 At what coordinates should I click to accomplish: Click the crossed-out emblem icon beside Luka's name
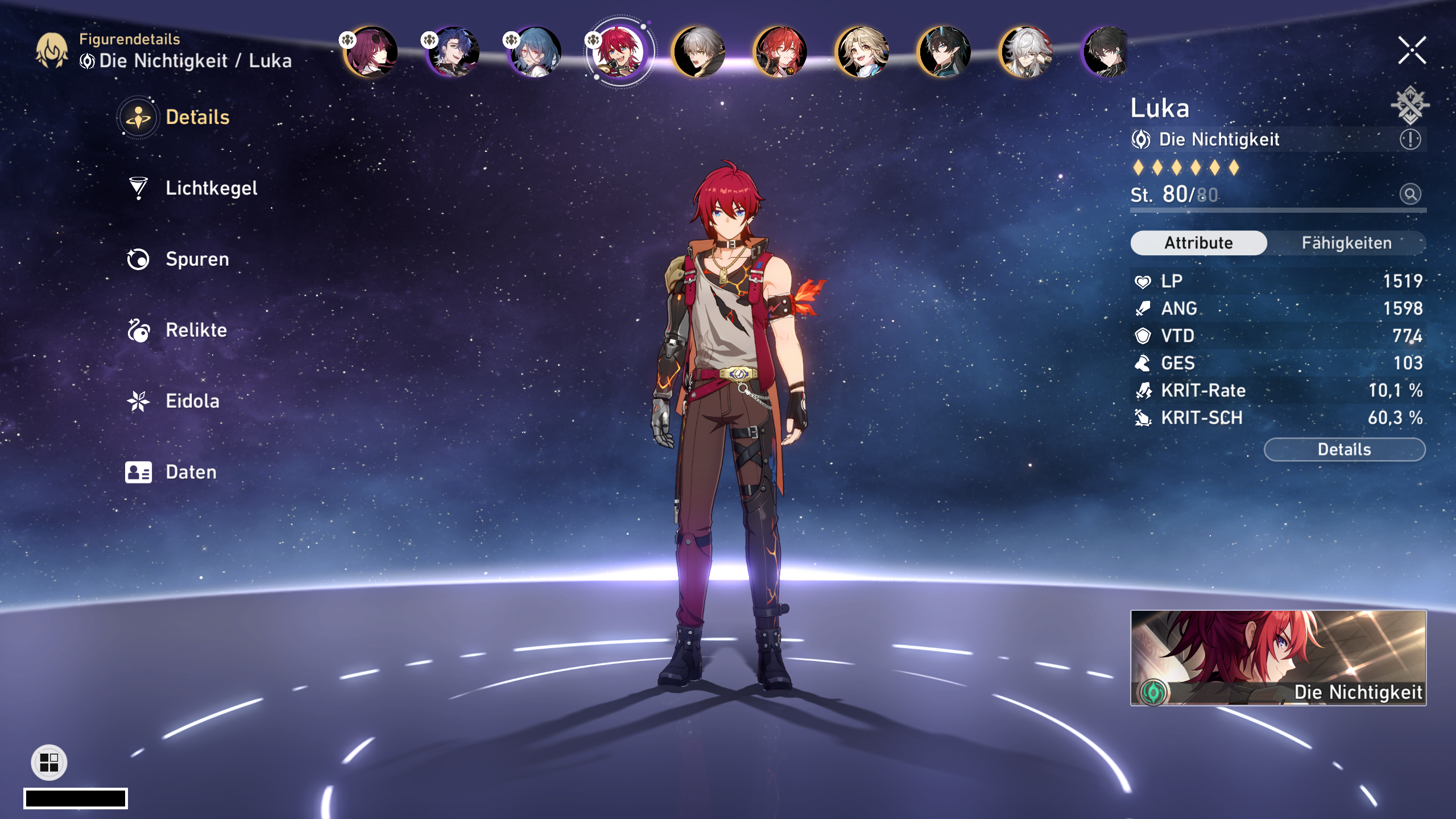pyautogui.click(x=1409, y=105)
